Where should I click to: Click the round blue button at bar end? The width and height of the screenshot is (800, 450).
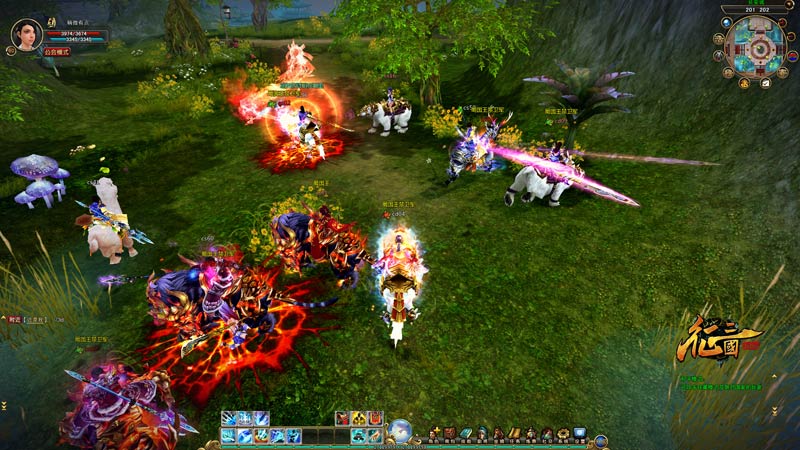pos(600,440)
